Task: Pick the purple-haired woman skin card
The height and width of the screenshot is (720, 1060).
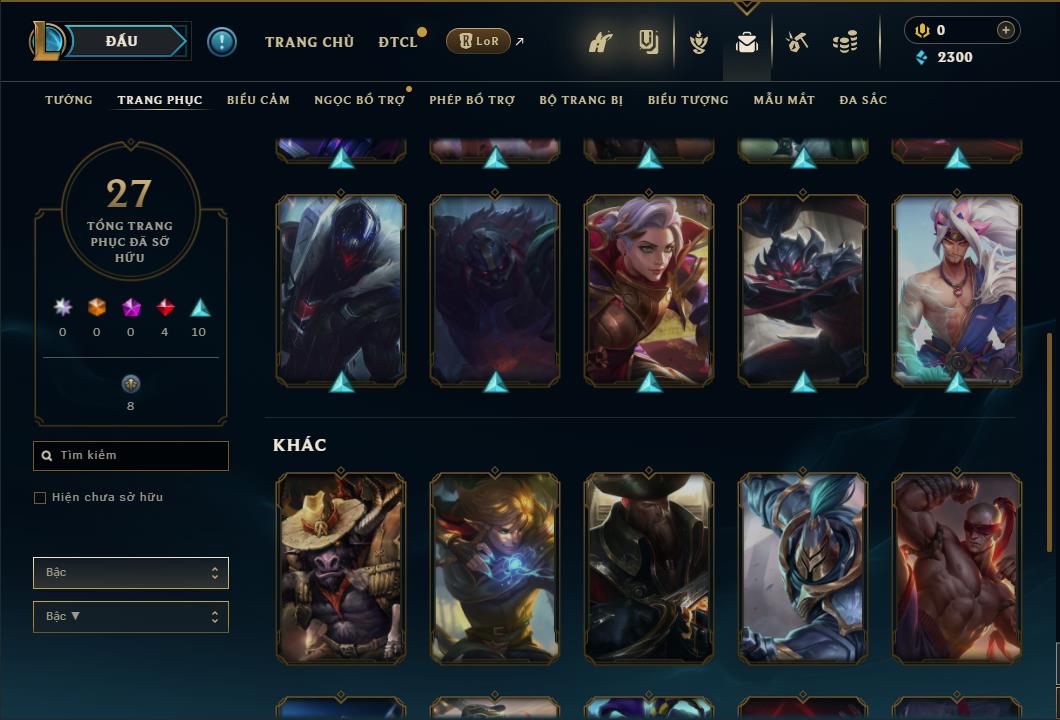Action: coord(649,290)
